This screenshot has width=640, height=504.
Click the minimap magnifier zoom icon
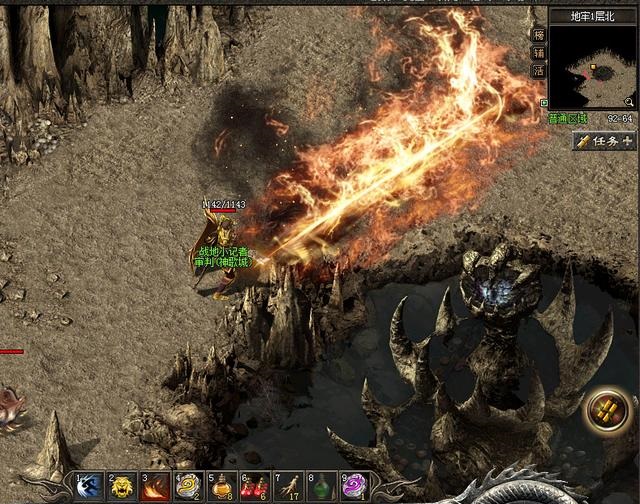(x=630, y=102)
